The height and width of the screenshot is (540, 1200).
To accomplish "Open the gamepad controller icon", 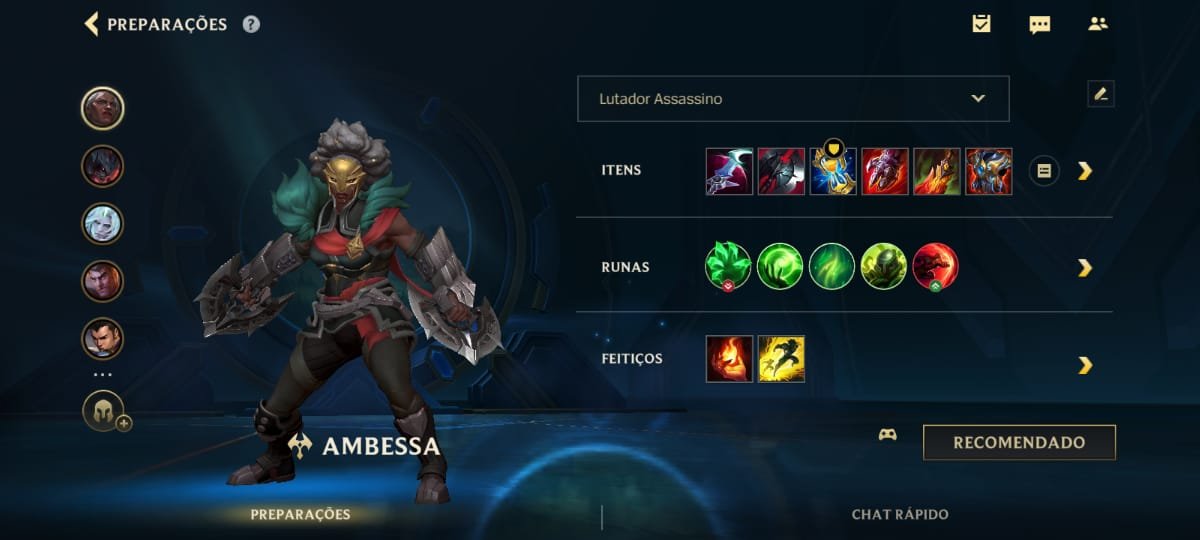I will (x=887, y=435).
